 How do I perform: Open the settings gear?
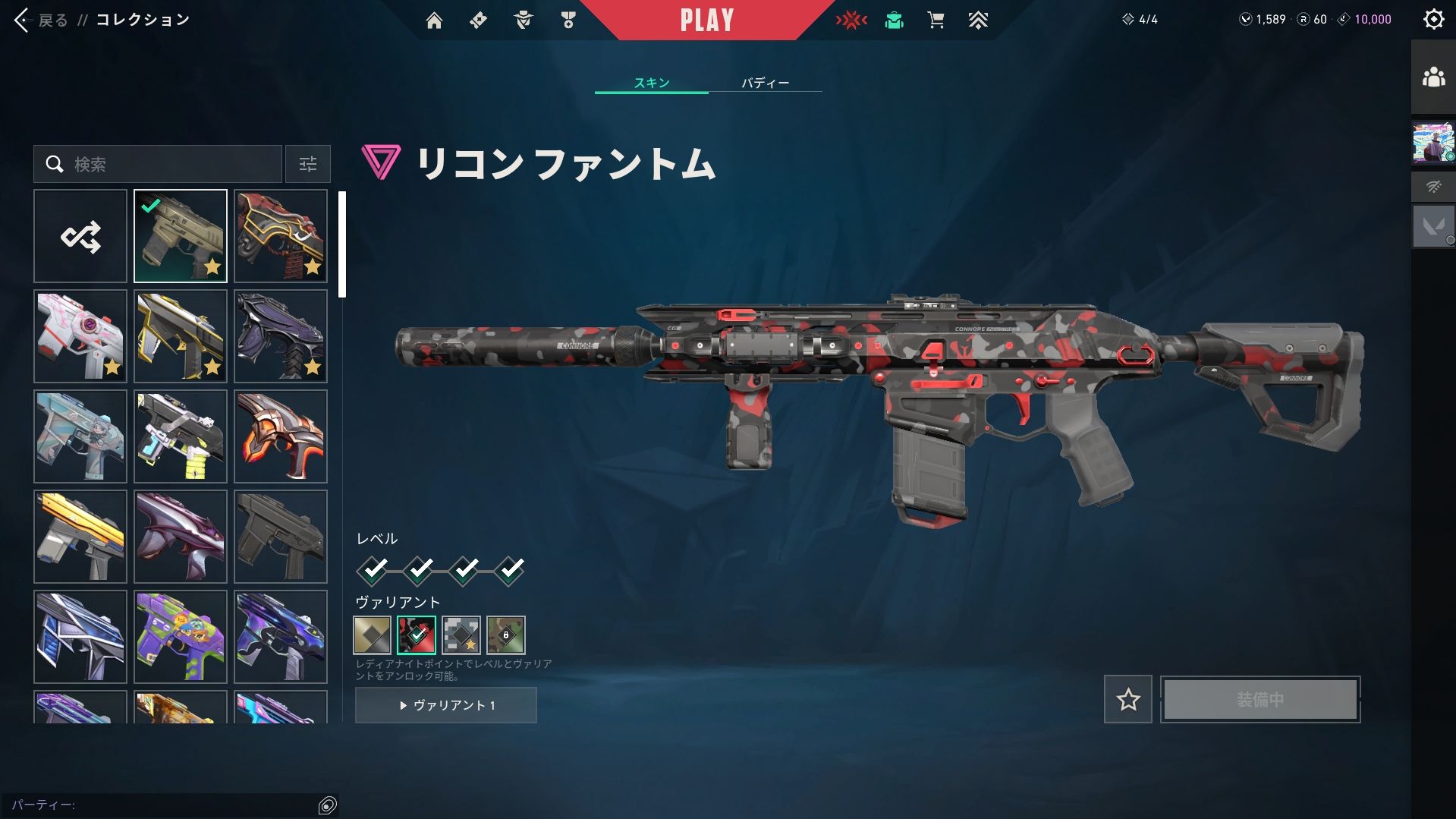1433,19
